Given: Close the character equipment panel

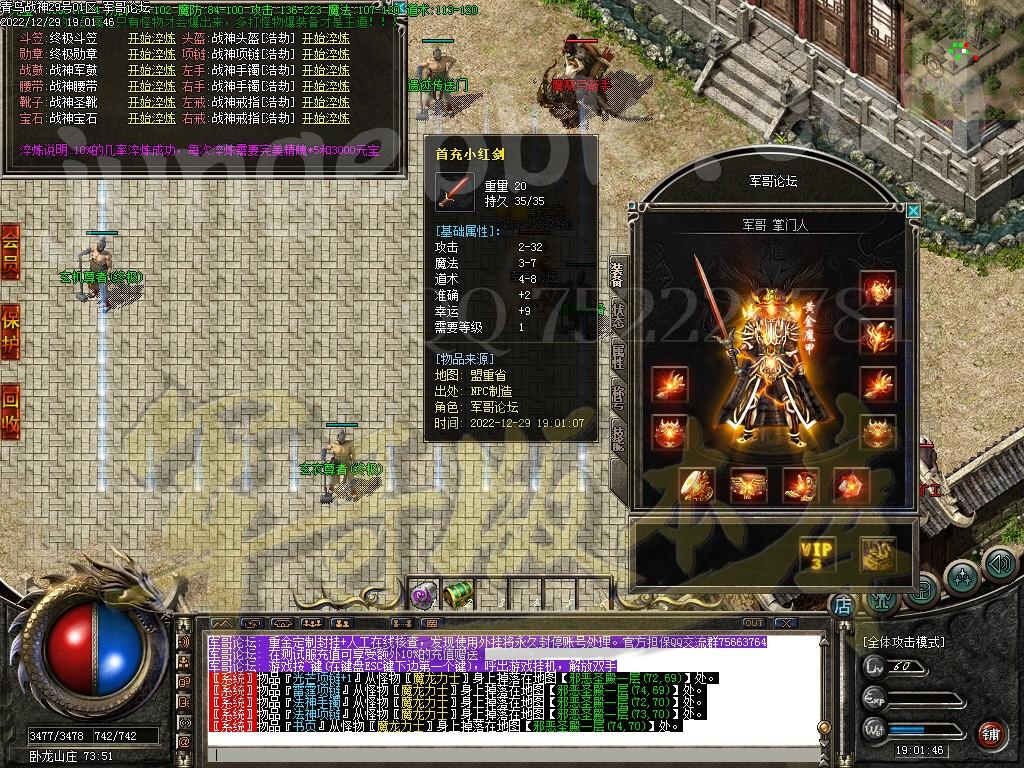Looking at the screenshot, I should coord(913,211).
